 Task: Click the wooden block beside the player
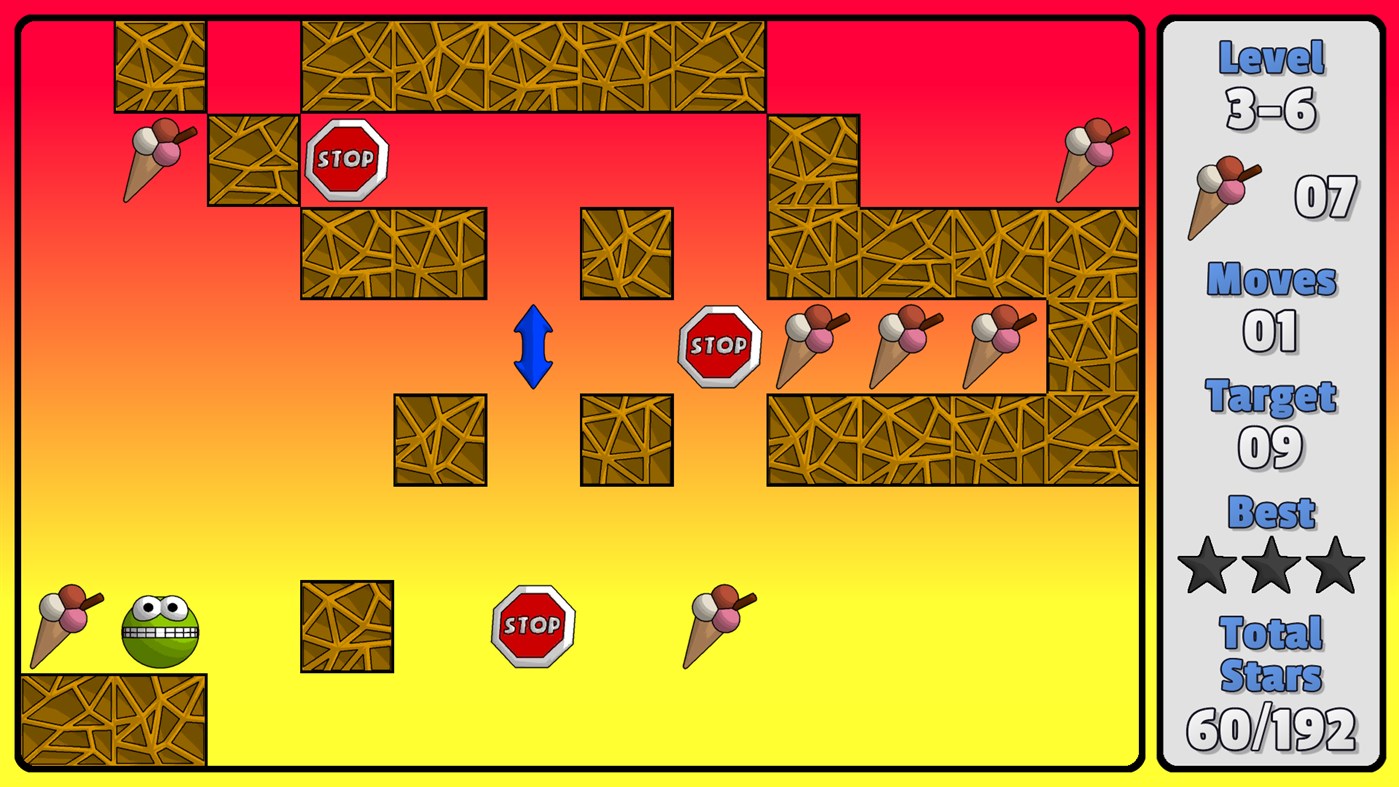point(346,628)
